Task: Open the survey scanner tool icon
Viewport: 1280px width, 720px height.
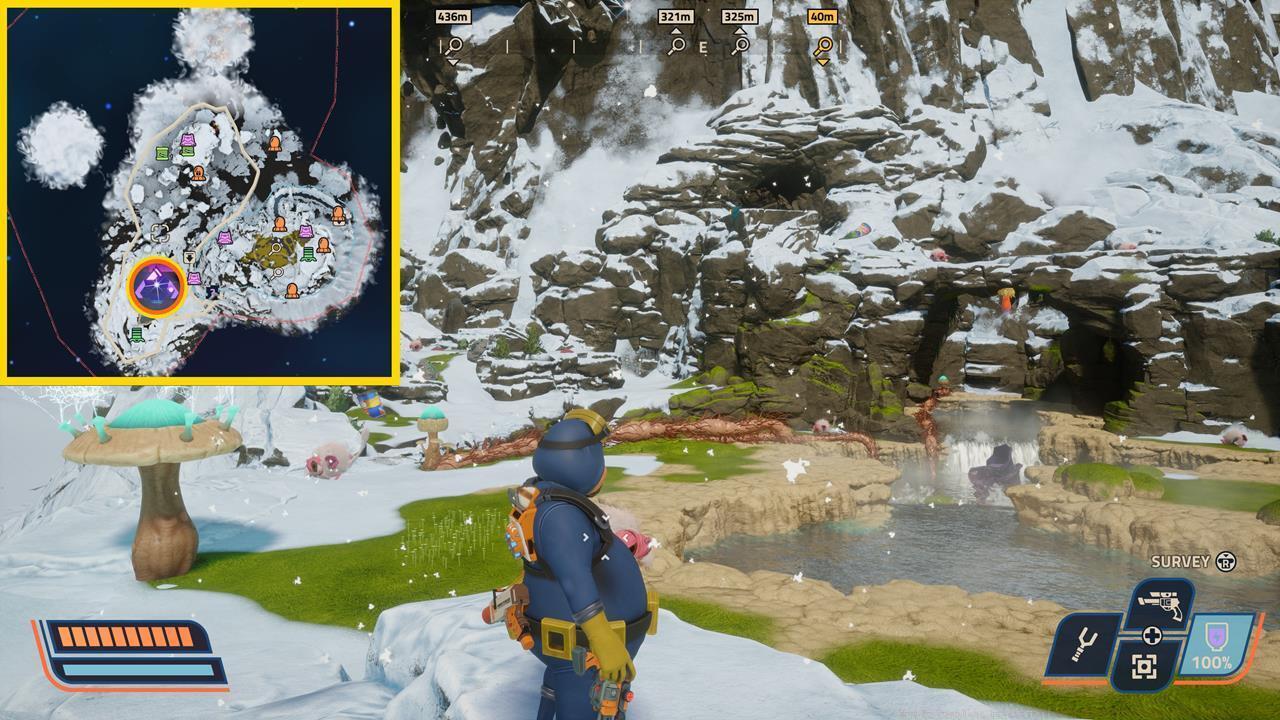Action: pyautogui.click(x=1143, y=666)
